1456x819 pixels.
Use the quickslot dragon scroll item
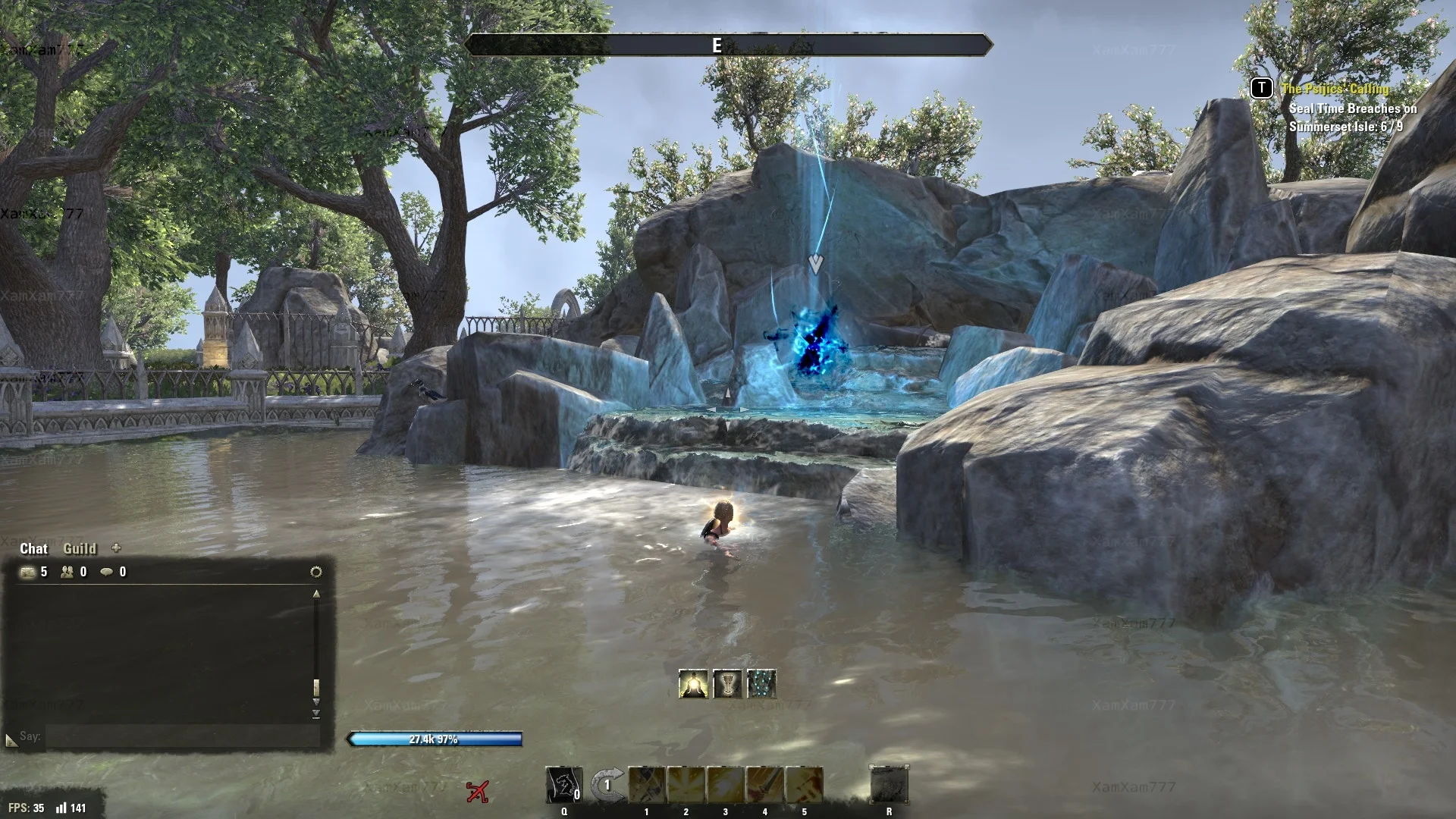pyautogui.click(x=564, y=785)
